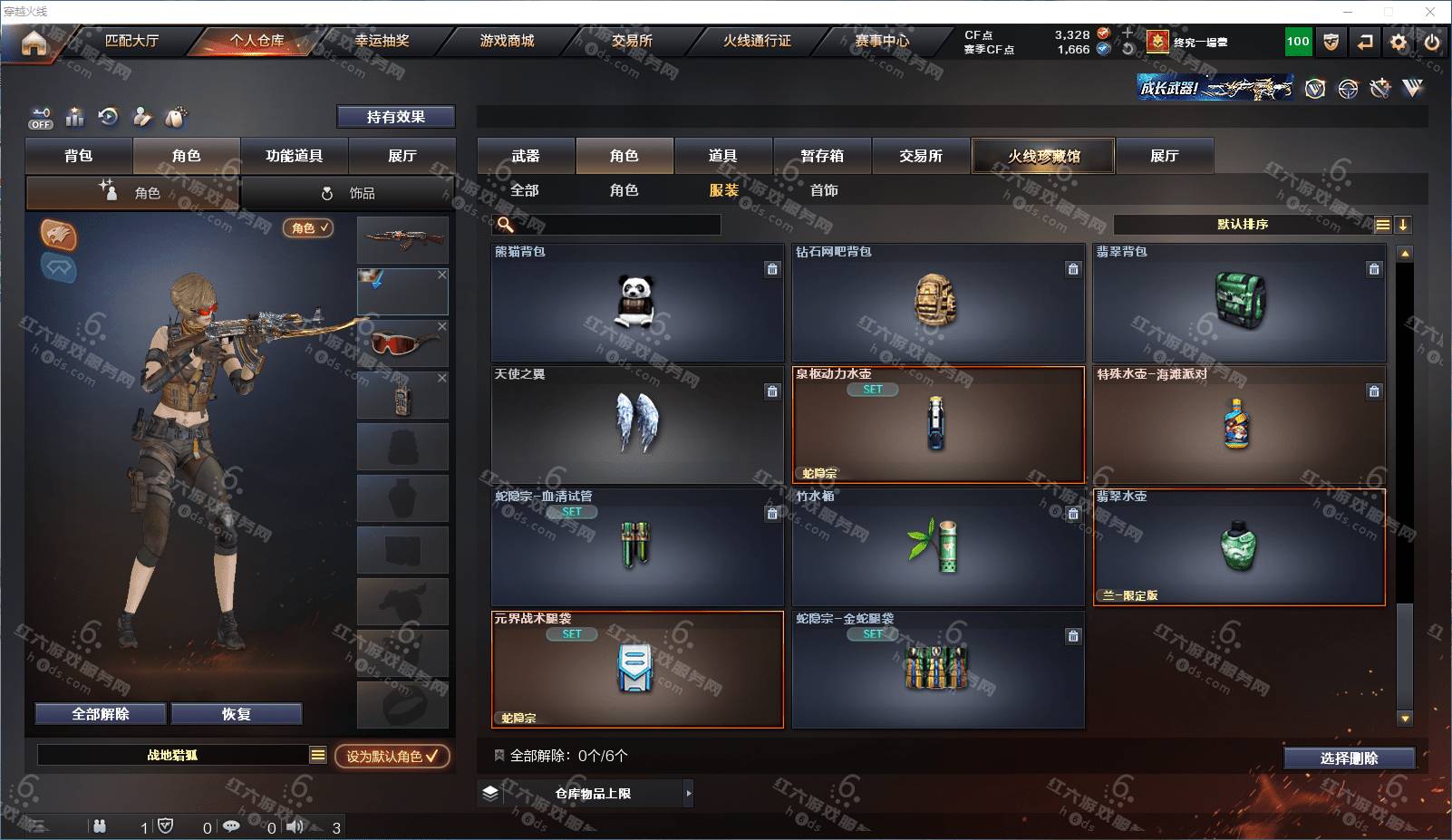Screen dimensions: 1452x840
Task: Click the 全部解除 unequip all button
Action: click(x=101, y=714)
